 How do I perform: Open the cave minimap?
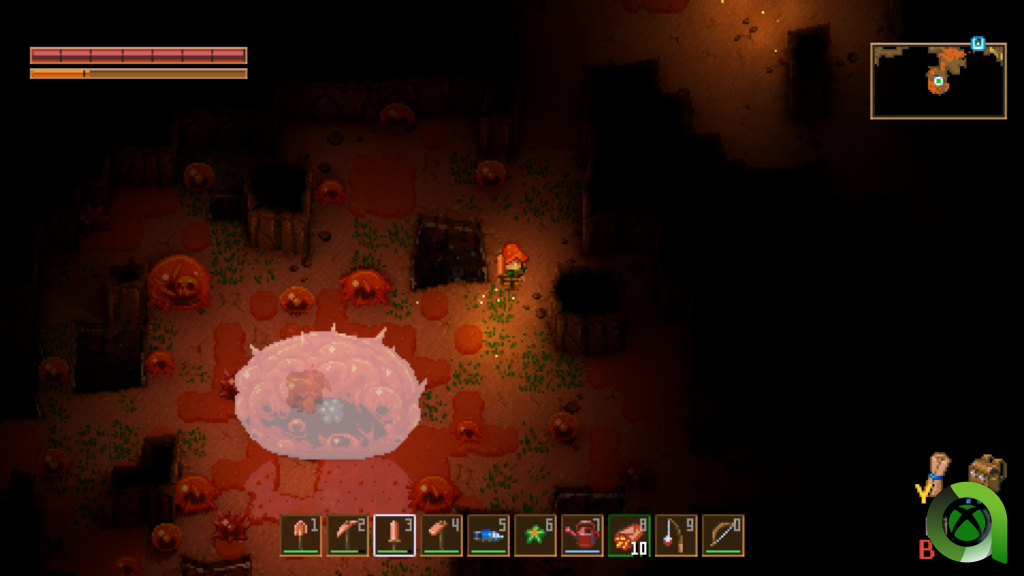938,81
